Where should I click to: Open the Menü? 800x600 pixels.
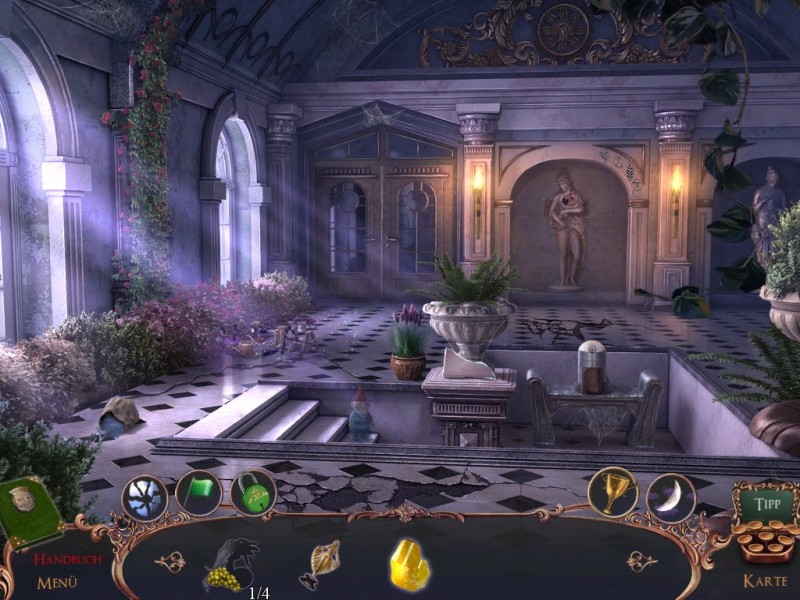pos(57,583)
